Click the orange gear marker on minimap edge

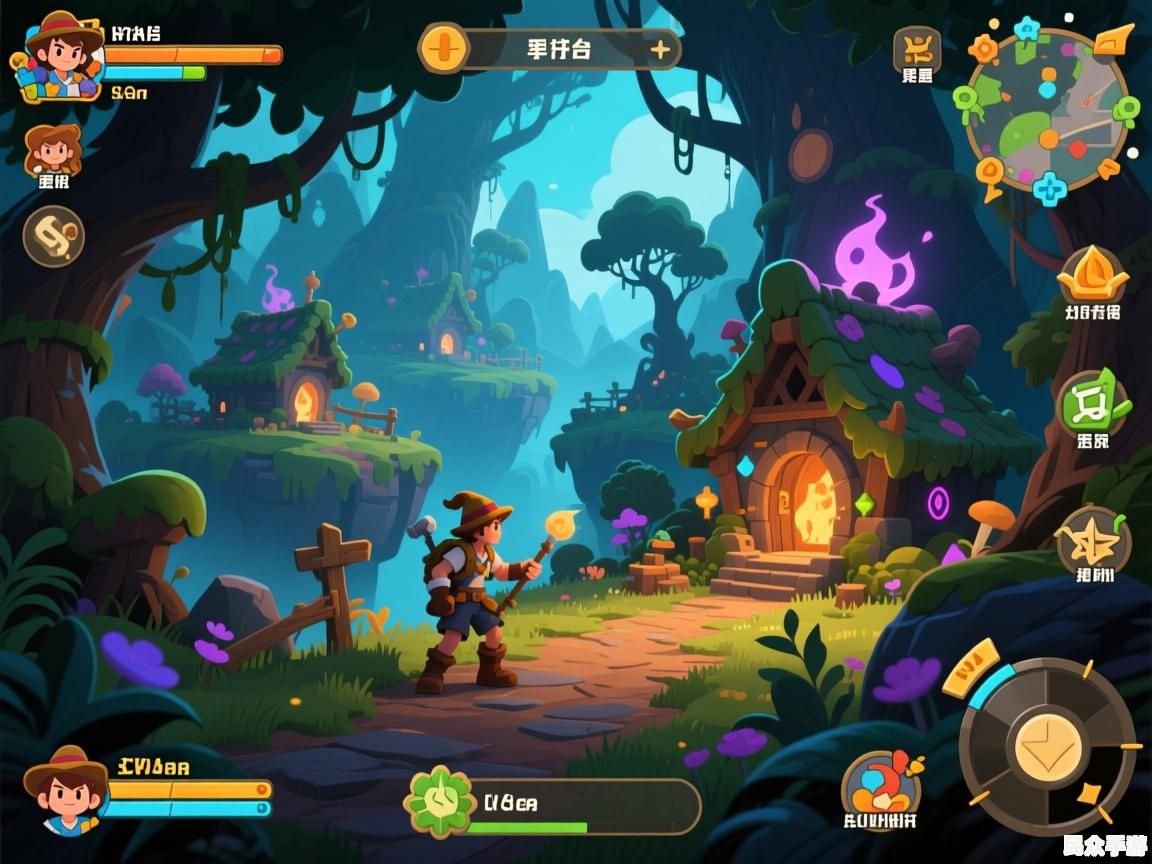983,48
